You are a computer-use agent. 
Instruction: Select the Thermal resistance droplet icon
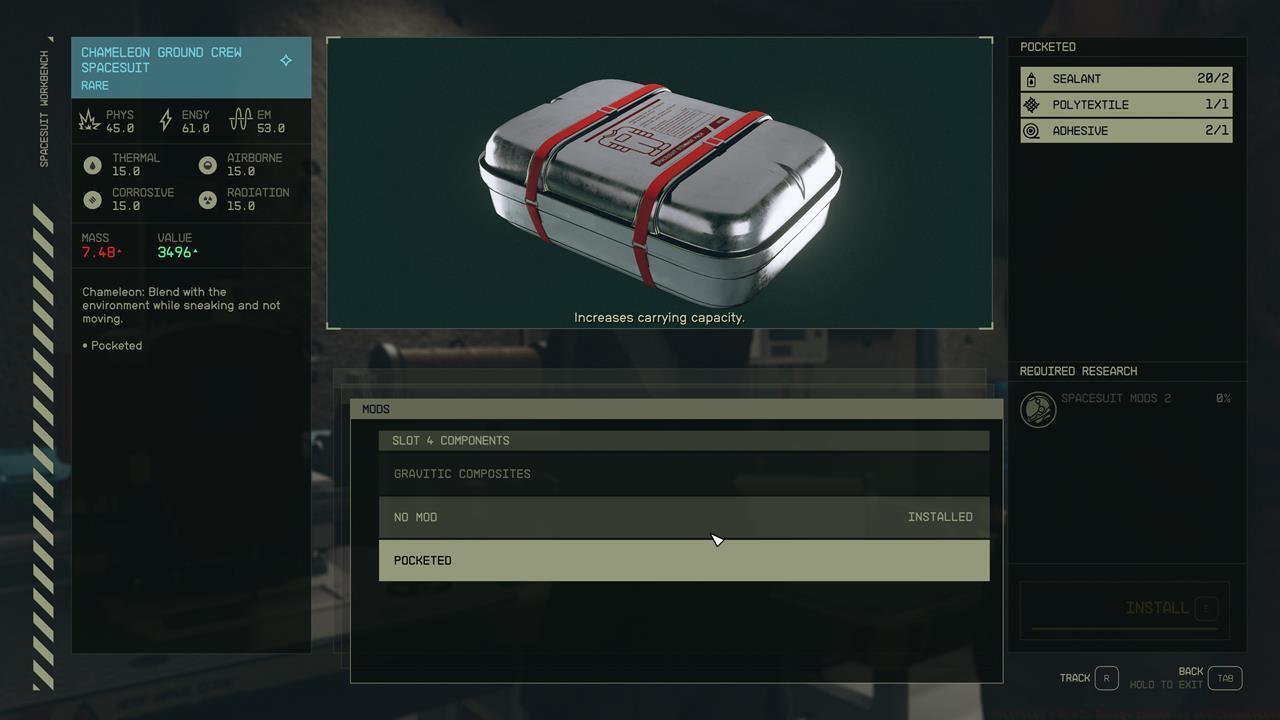pos(93,163)
